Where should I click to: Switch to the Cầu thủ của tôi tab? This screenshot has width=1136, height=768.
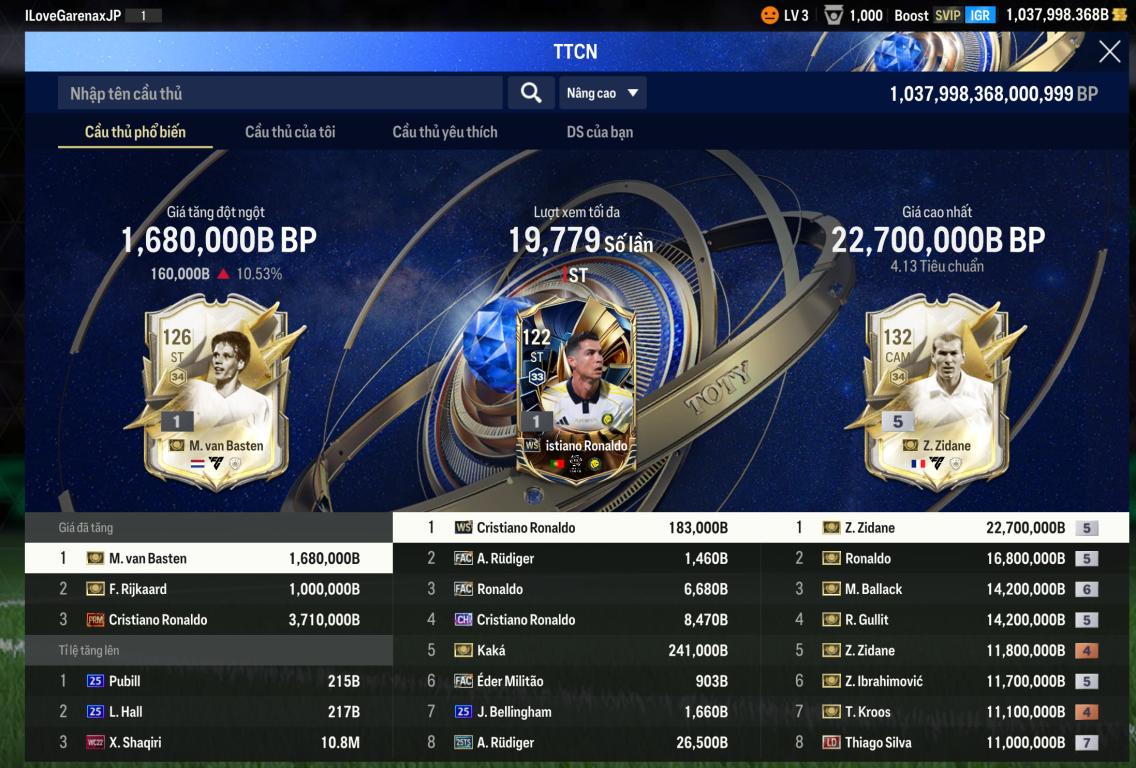(290, 132)
